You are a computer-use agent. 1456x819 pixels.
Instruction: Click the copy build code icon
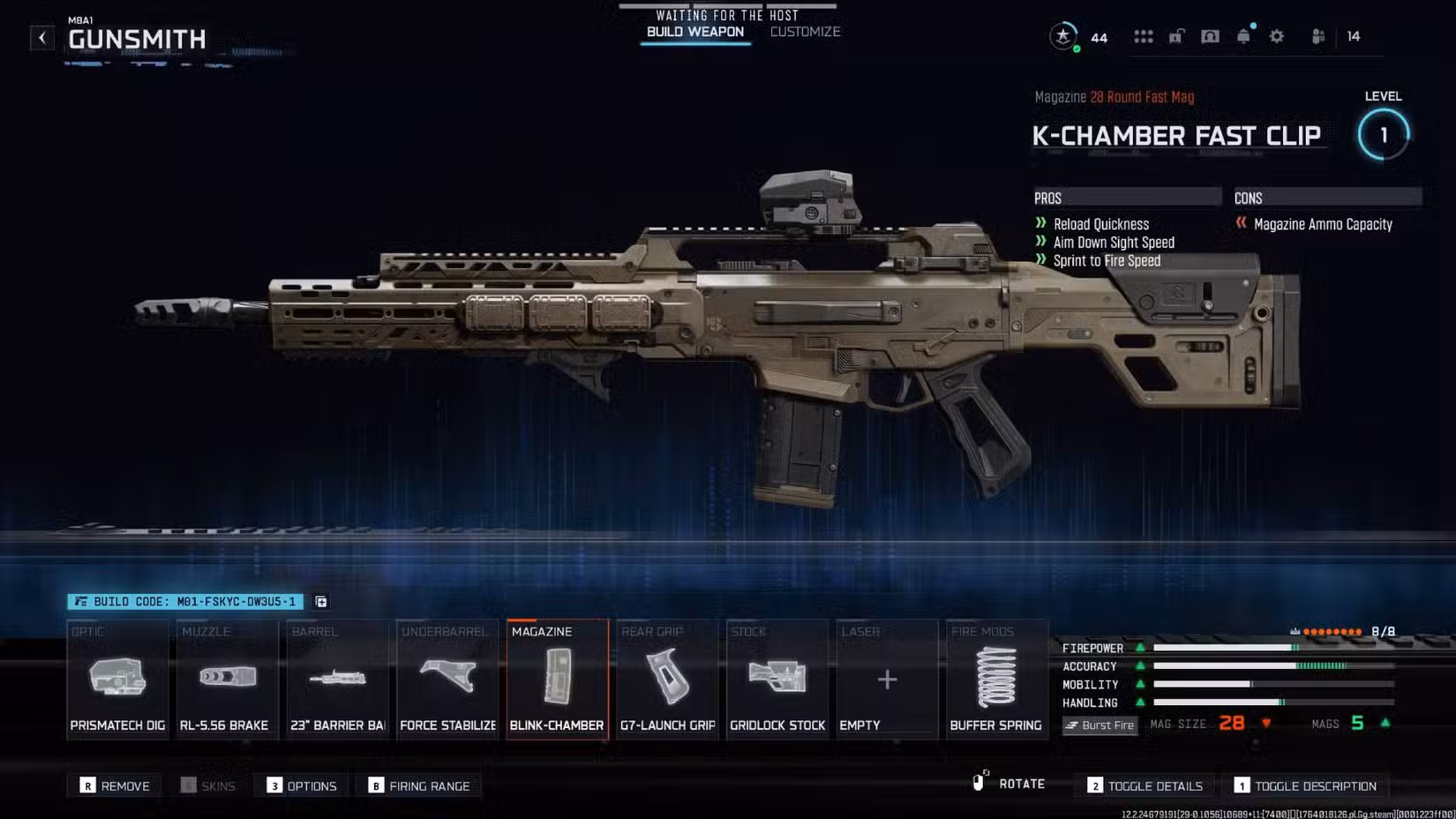(321, 601)
